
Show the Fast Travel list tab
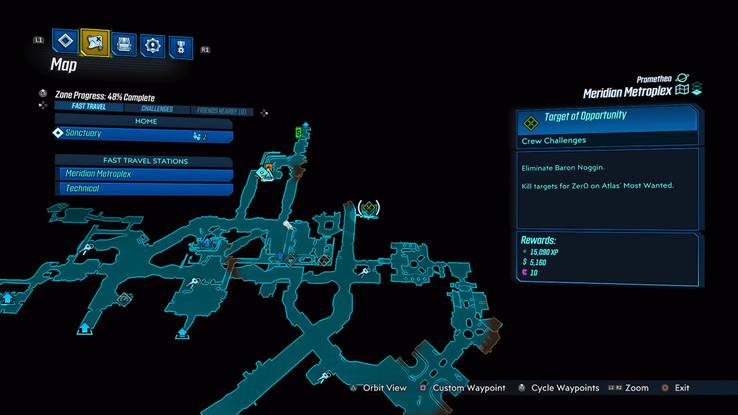coord(89,108)
